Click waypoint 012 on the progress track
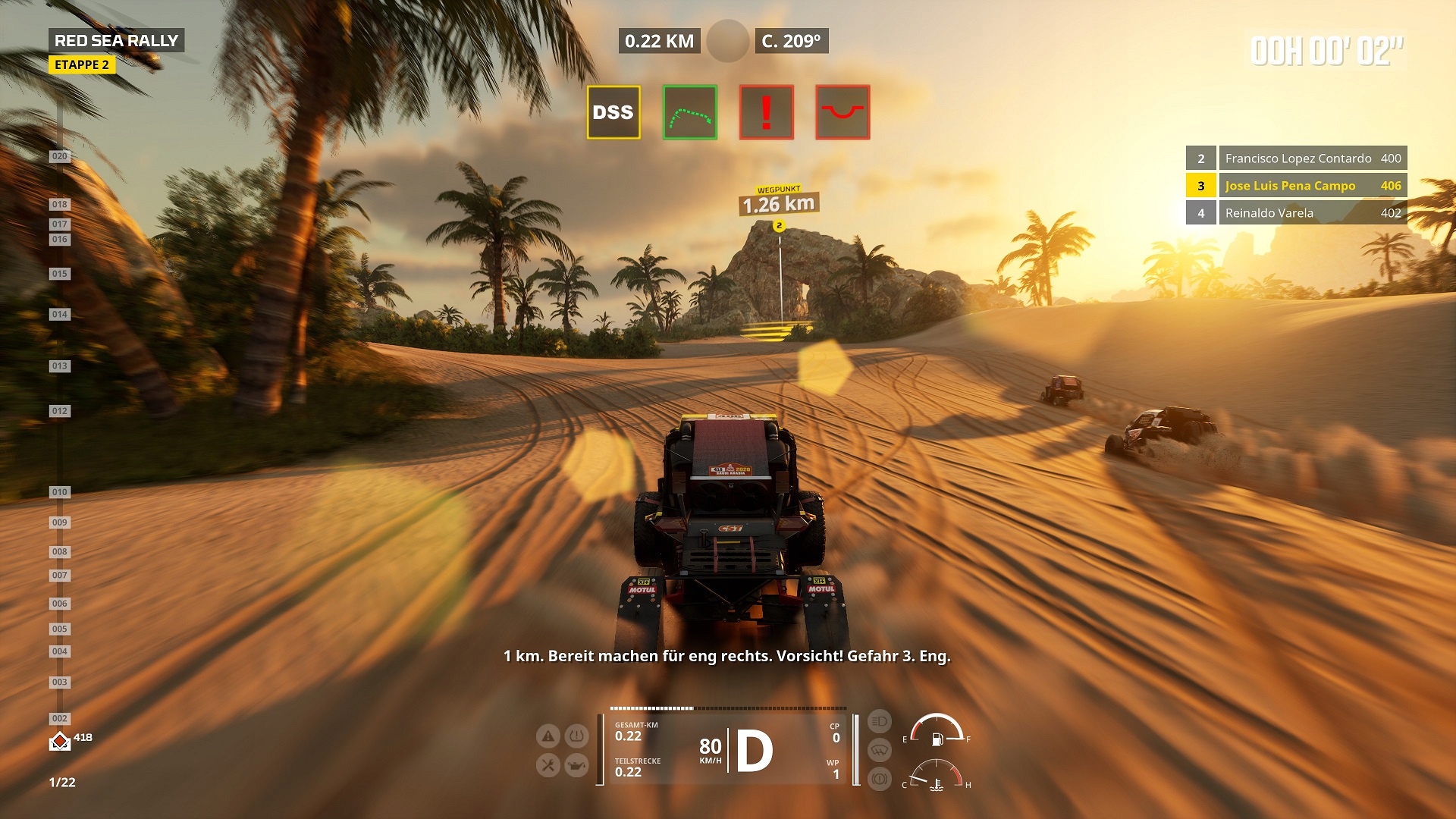This screenshot has width=1456, height=819. (x=59, y=411)
